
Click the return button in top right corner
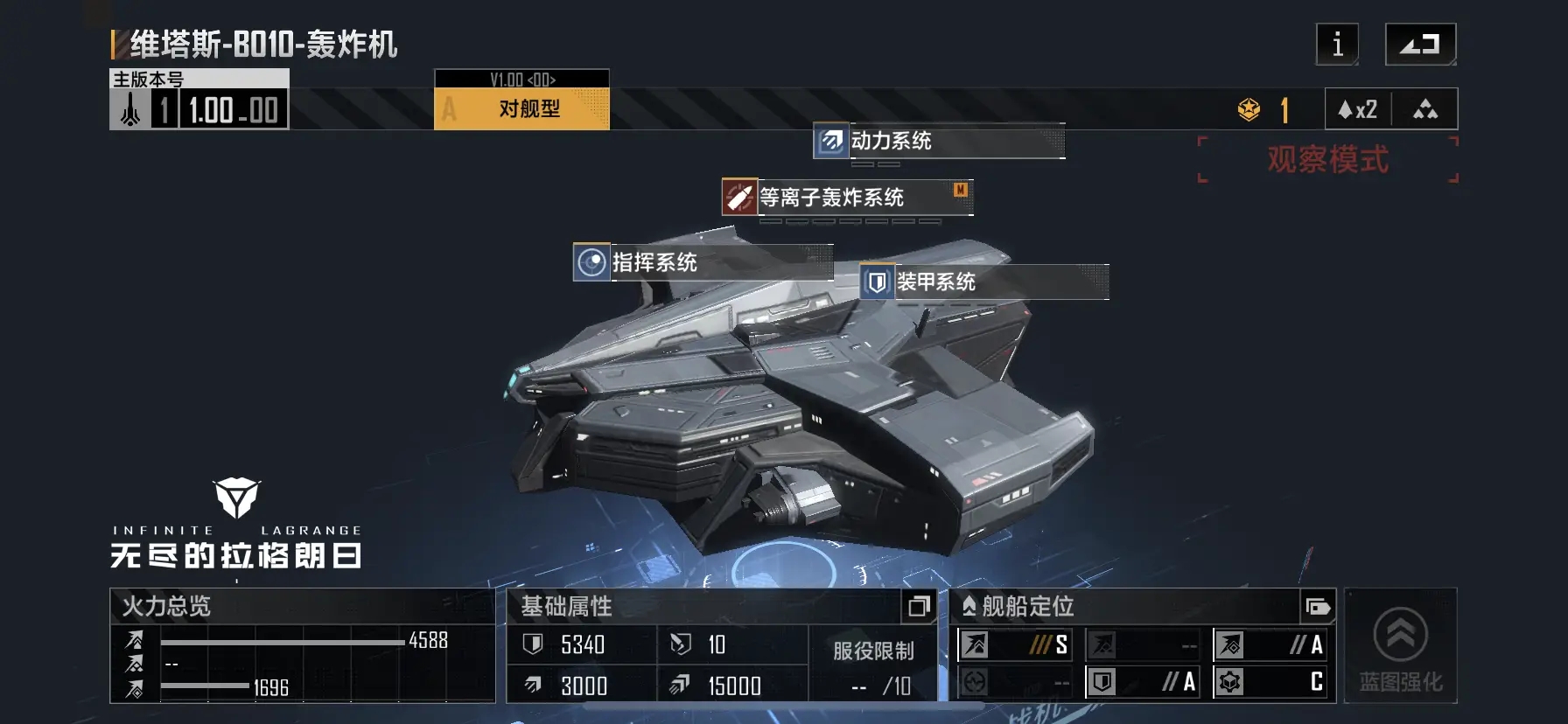(x=1420, y=42)
